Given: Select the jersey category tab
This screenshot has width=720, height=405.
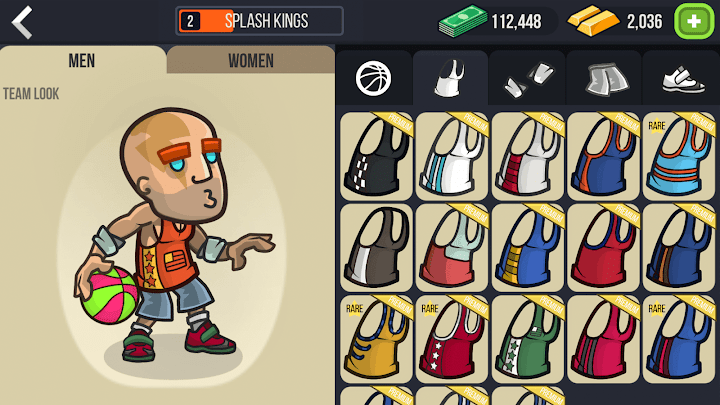Looking at the screenshot, I should click(450, 78).
